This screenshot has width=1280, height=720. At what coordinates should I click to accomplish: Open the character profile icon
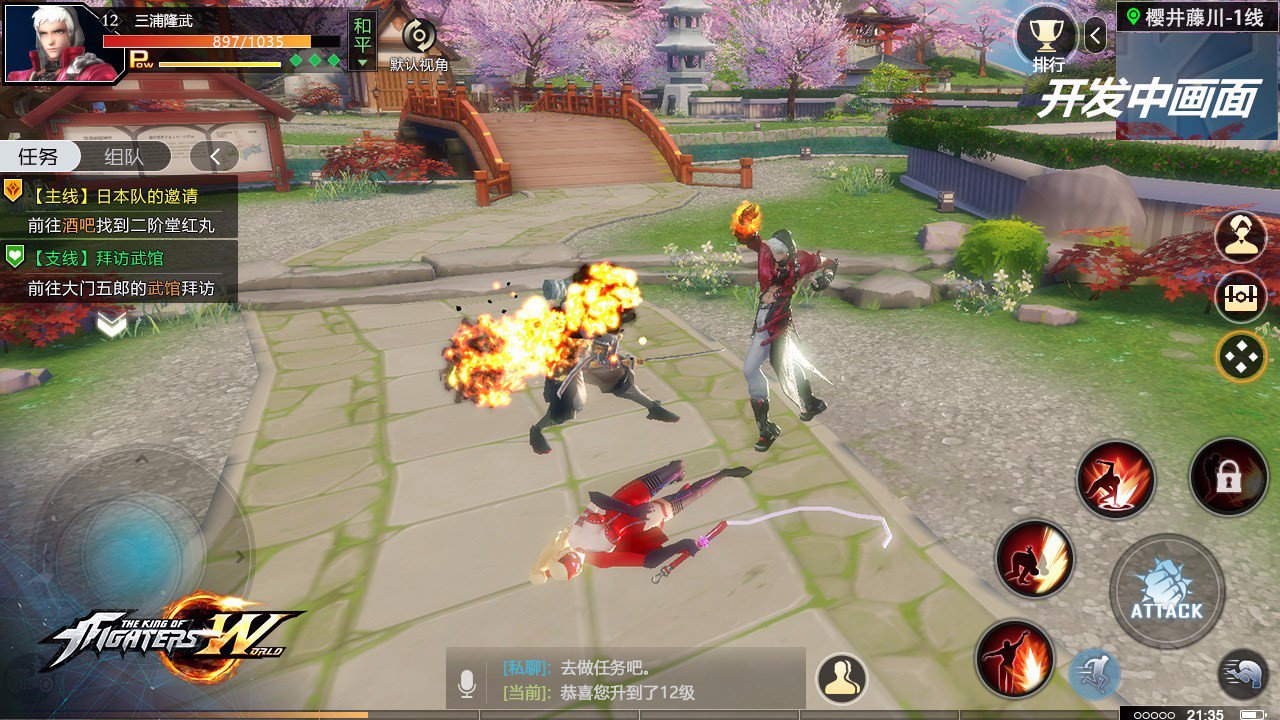pyautogui.click(x=1240, y=238)
